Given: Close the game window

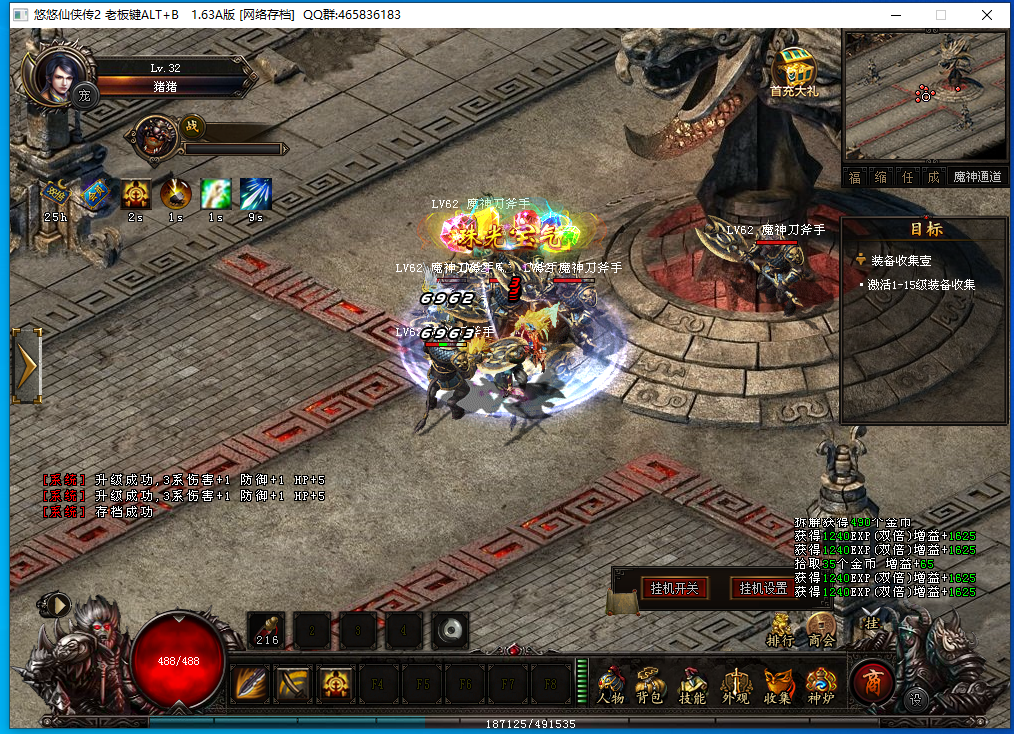Looking at the screenshot, I should [987, 15].
